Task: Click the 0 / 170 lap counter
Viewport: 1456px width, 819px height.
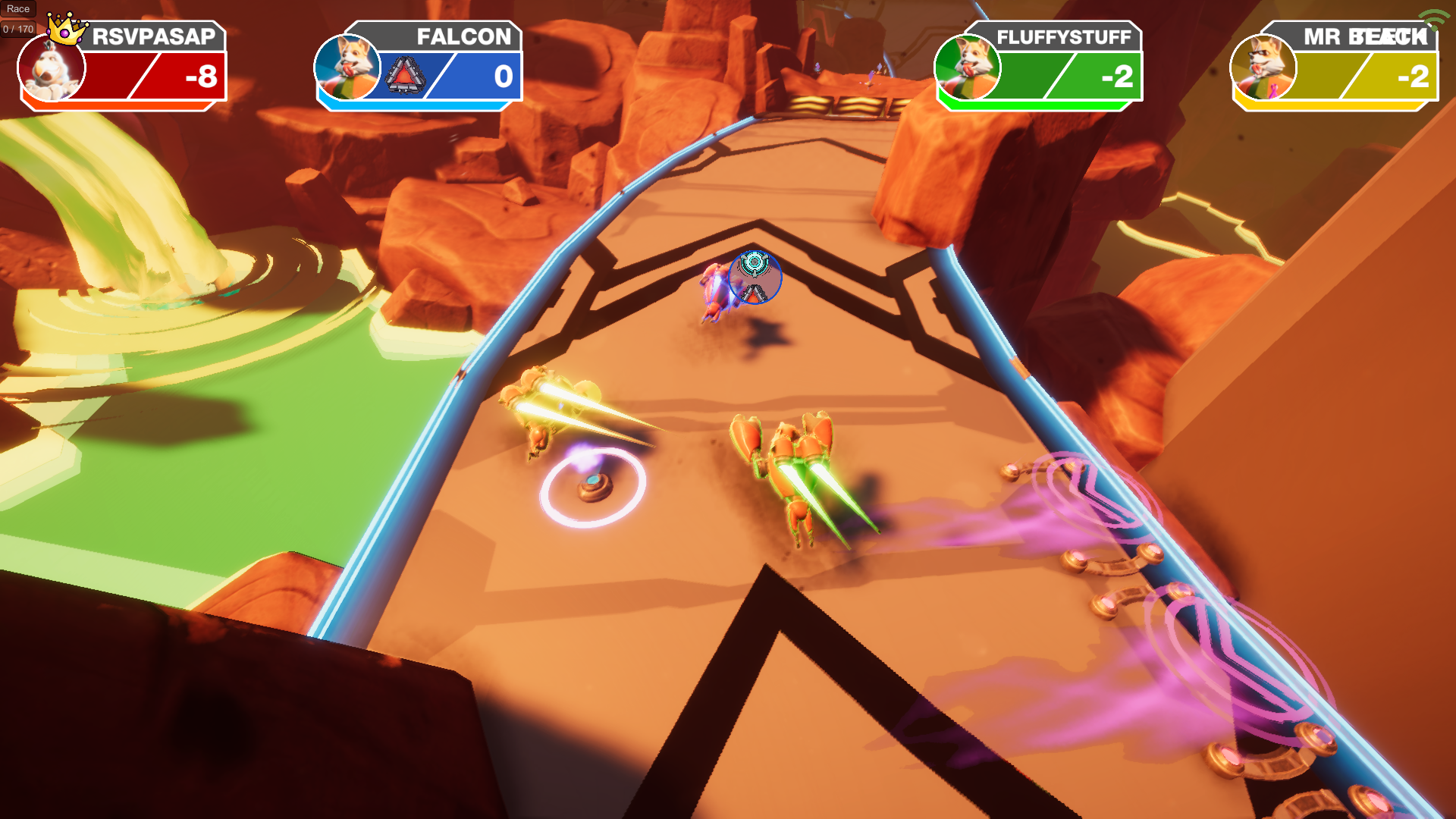Action: point(17,29)
